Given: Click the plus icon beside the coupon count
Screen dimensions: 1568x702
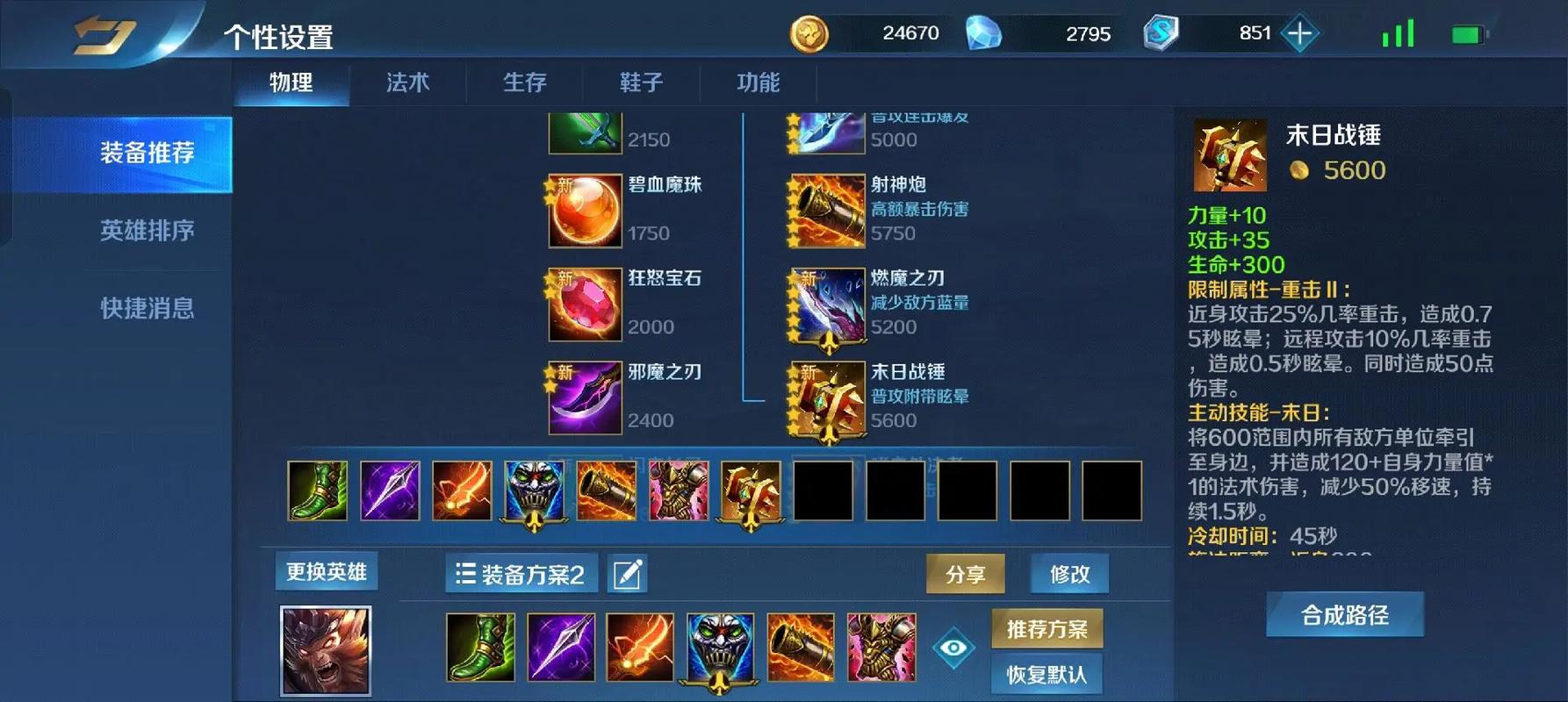Looking at the screenshot, I should pos(1298,33).
